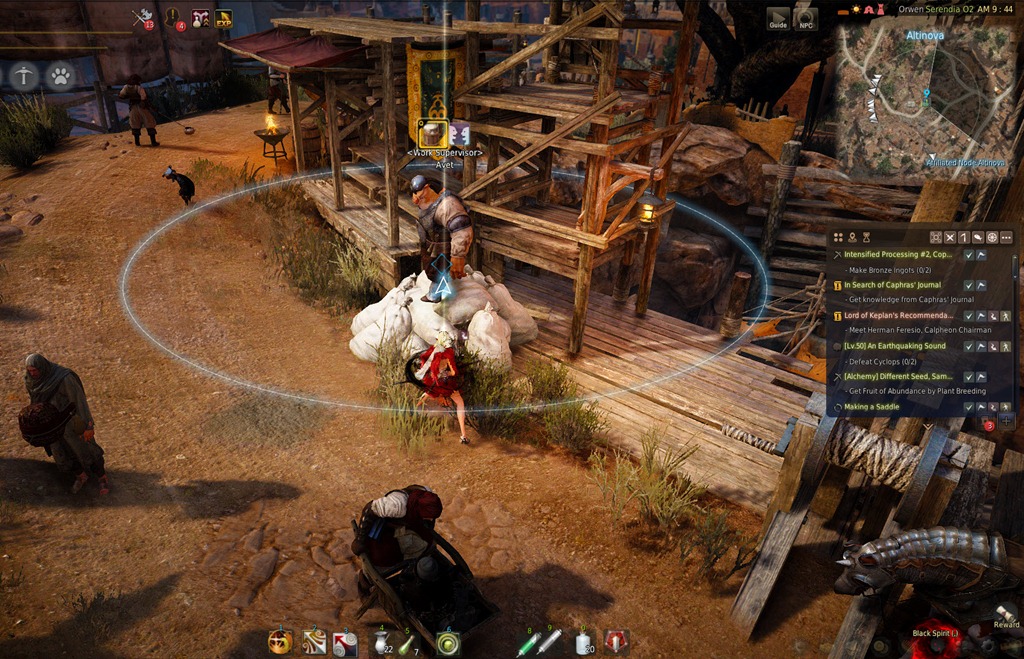Open the Guide button
Image resolution: width=1024 pixels, height=659 pixels.
(778, 18)
